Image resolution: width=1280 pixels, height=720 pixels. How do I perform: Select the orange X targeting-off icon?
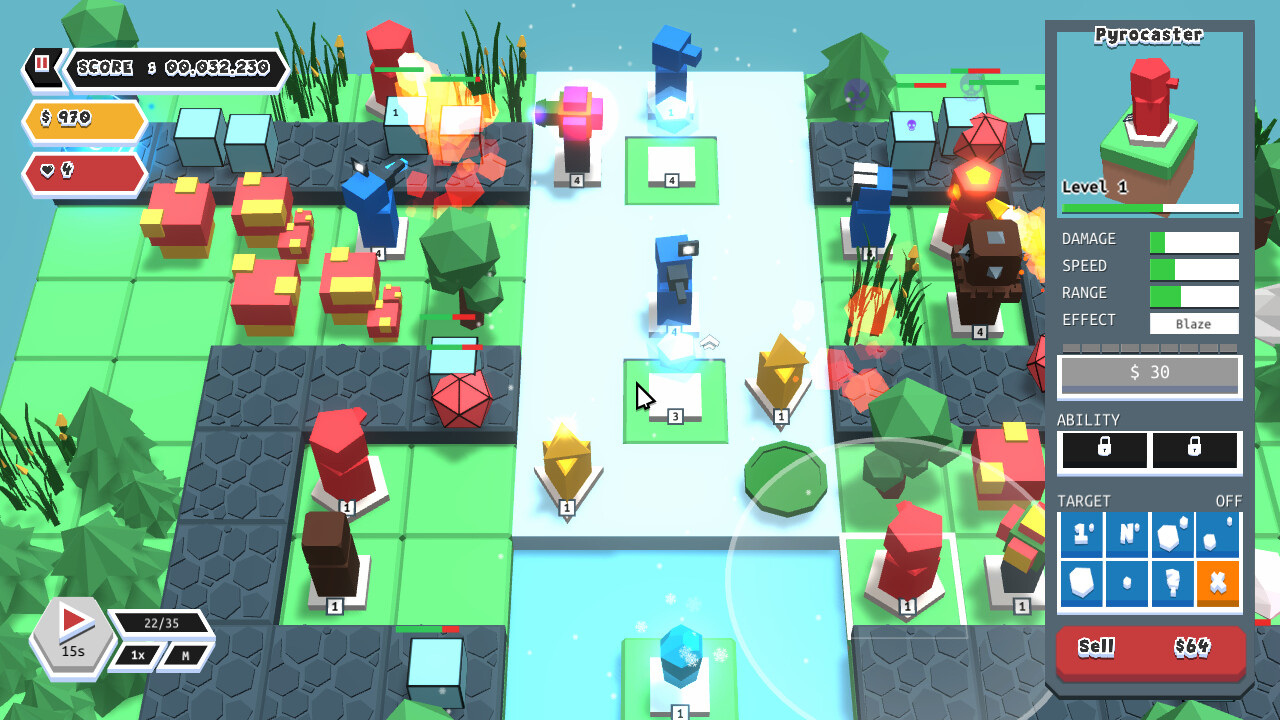(x=1218, y=582)
